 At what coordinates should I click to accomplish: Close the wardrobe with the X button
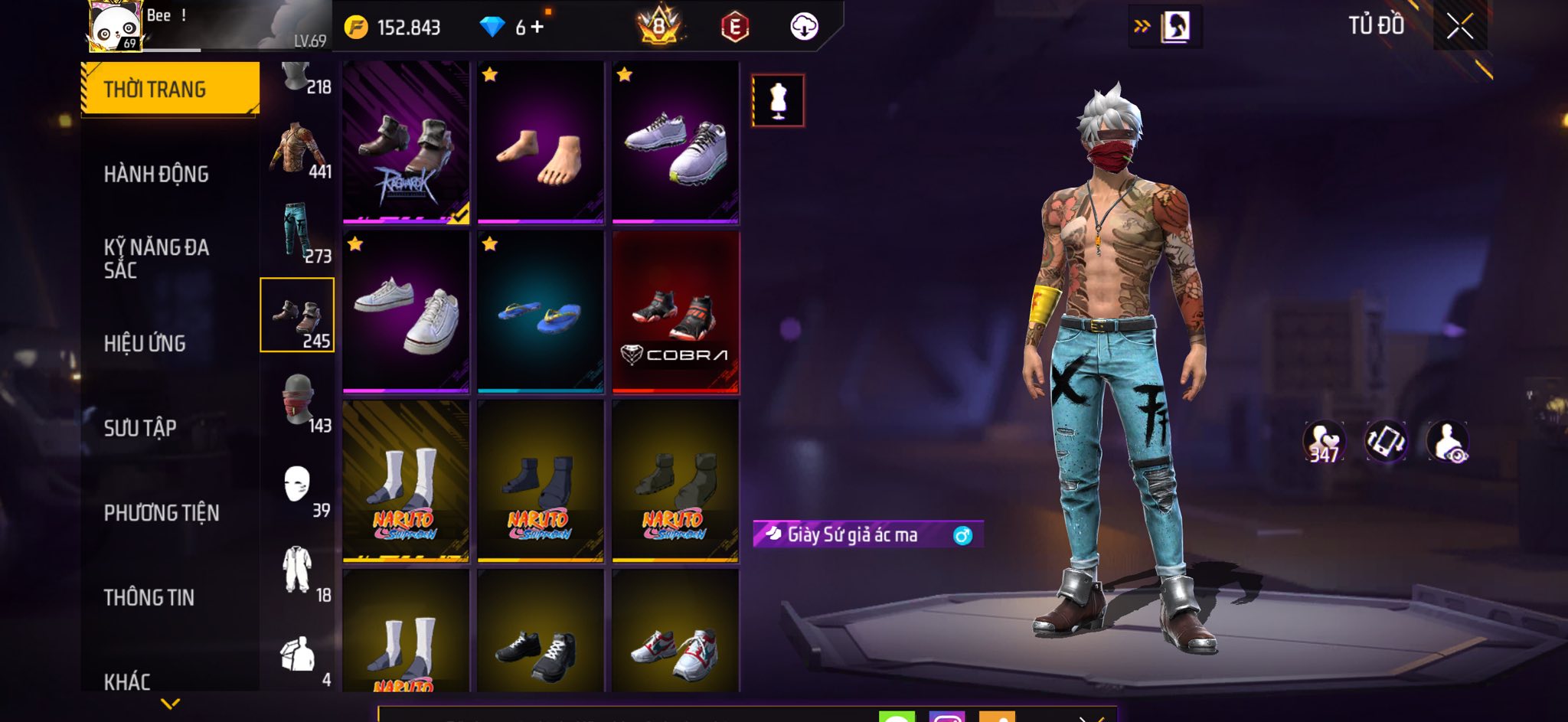click(x=1459, y=27)
